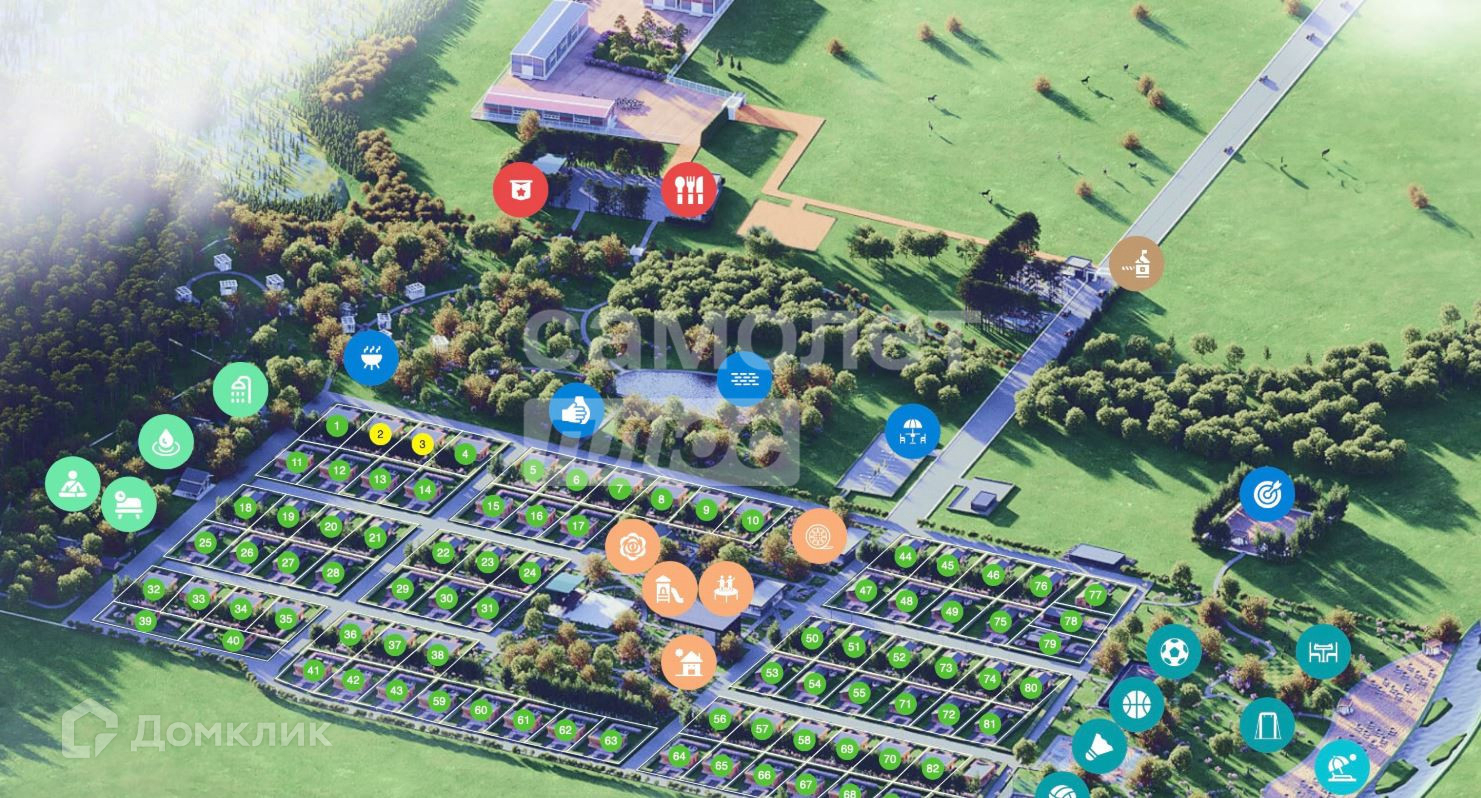Click the green shower marker
Viewport: 1481px width, 798px height.
(240, 390)
